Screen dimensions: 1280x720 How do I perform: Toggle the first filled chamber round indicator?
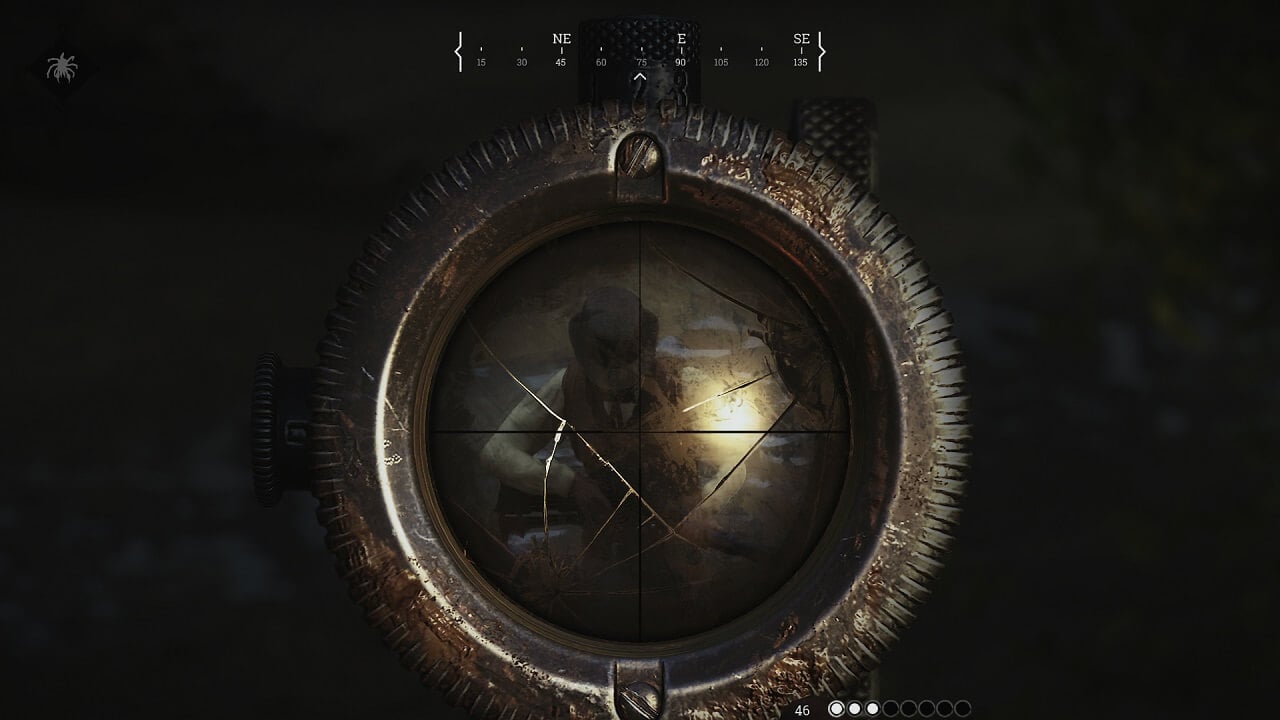pos(837,709)
